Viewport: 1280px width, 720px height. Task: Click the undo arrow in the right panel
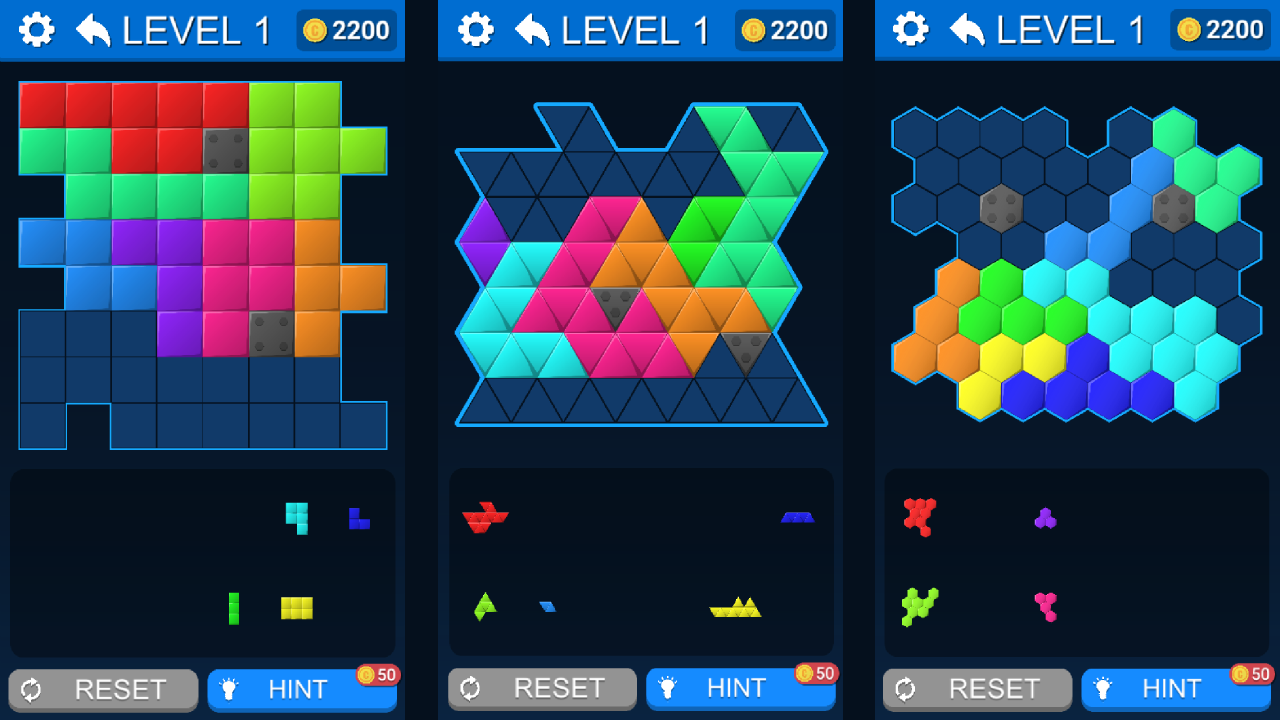(x=967, y=29)
